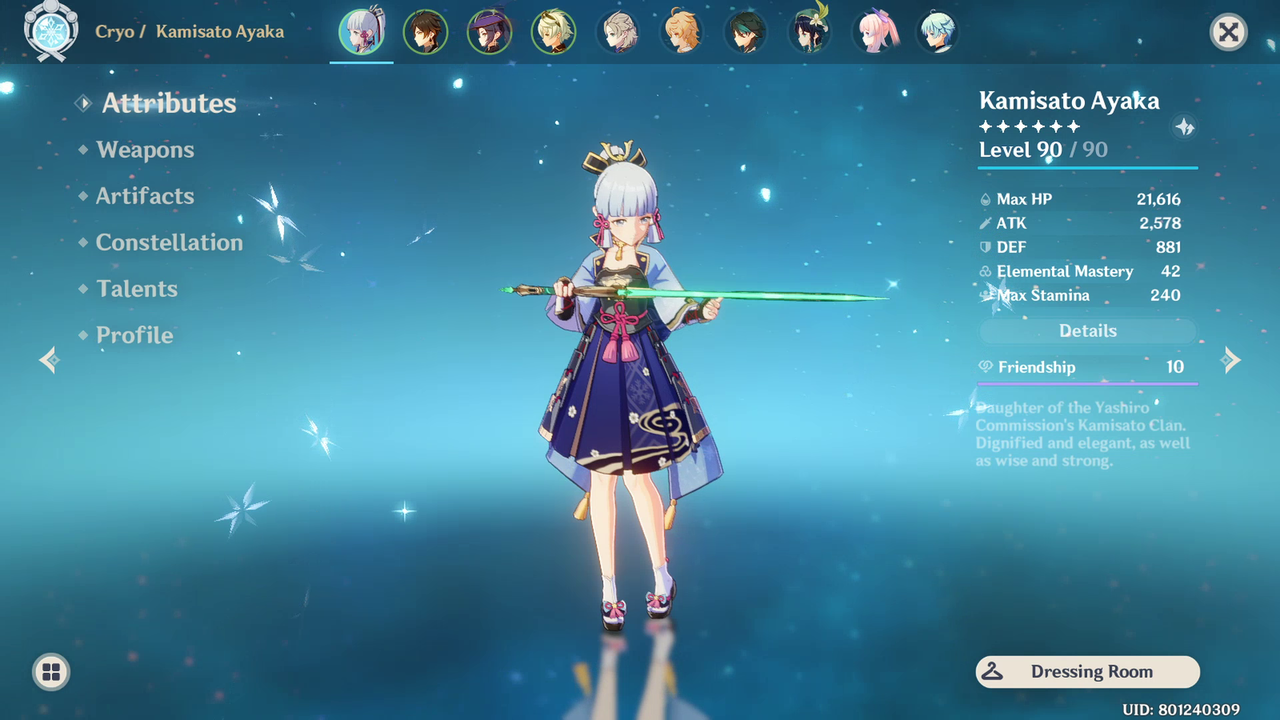Choose the purple-hat character portrait
Viewport: 1280px width, 720px height.
(489, 32)
